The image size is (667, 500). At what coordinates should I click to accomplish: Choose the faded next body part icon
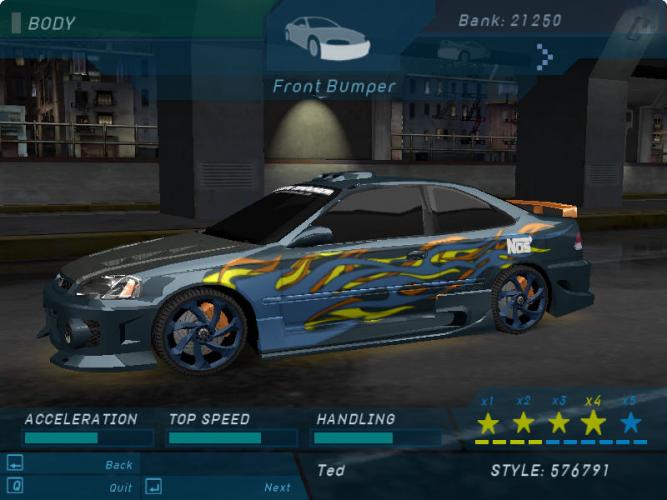tap(464, 50)
